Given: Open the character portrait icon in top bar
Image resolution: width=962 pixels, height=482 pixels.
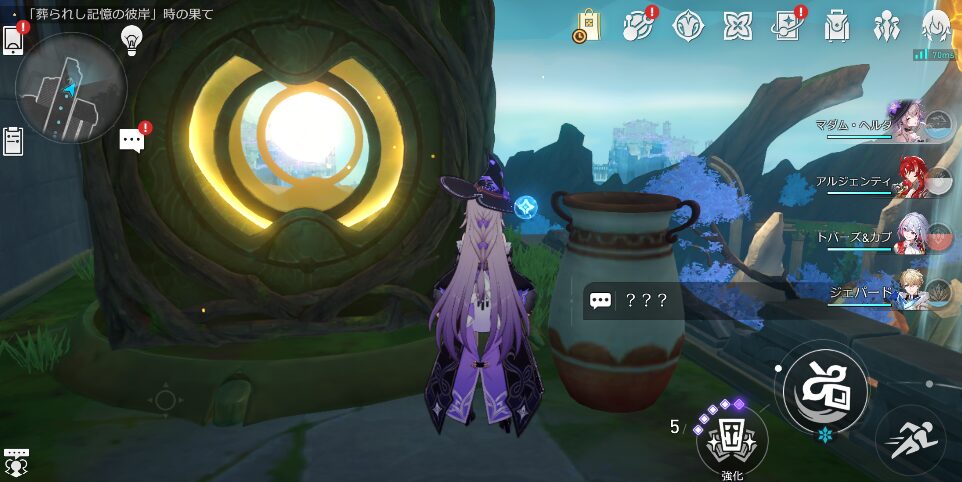Looking at the screenshot, I should (936, 26).
